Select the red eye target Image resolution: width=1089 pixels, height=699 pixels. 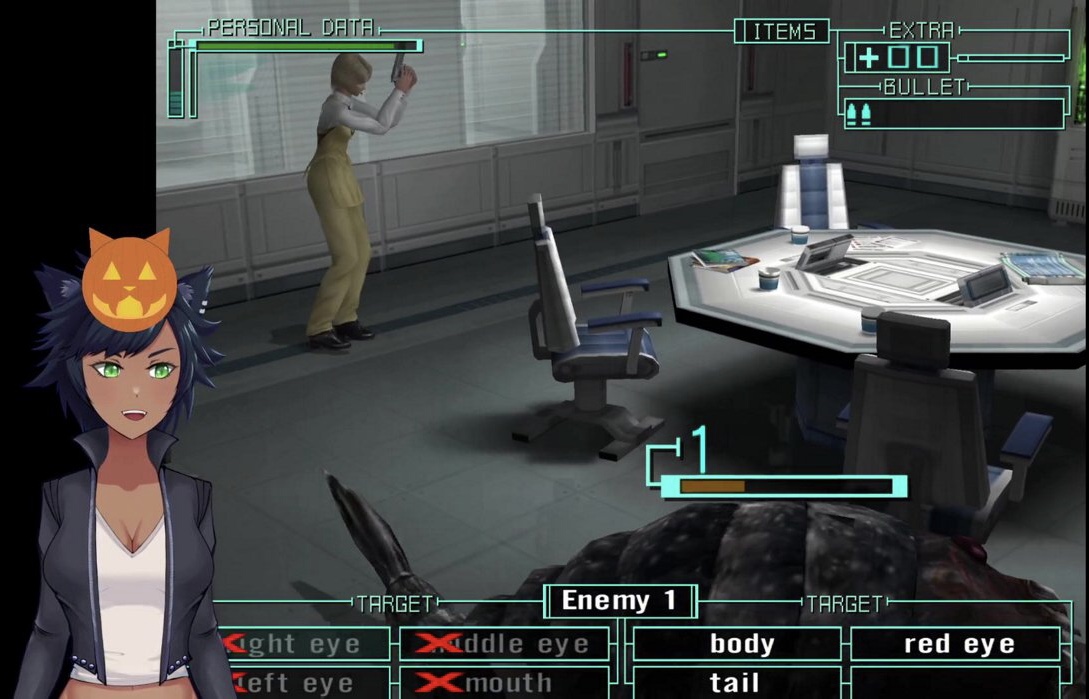tap(958, 644)
